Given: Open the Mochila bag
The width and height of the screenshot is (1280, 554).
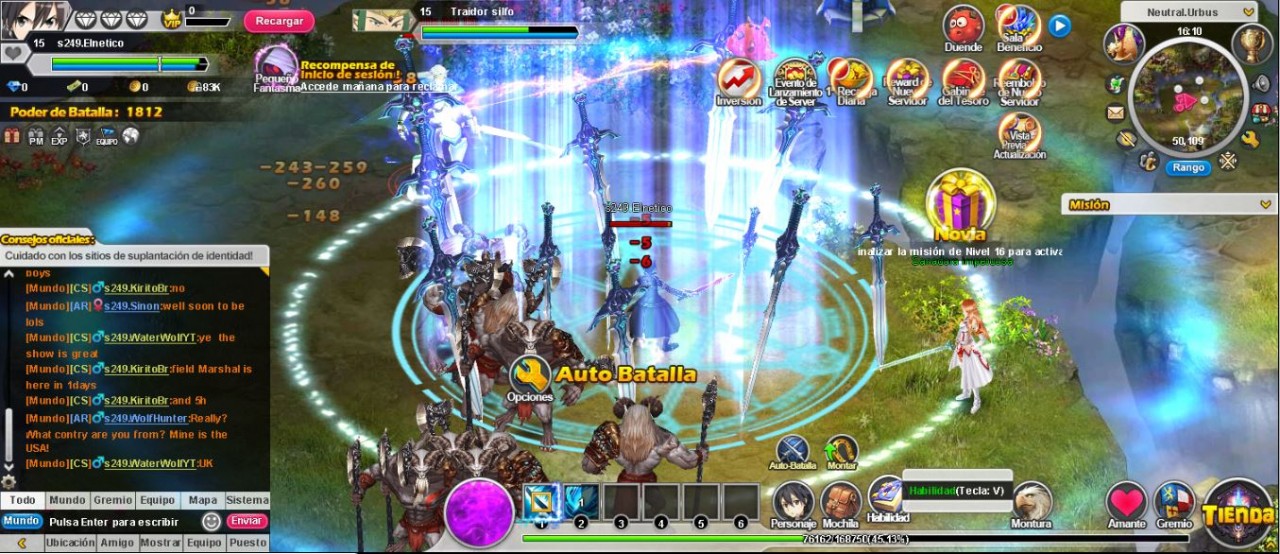Looking at the screenshot, I should click(x=841, y=503).
